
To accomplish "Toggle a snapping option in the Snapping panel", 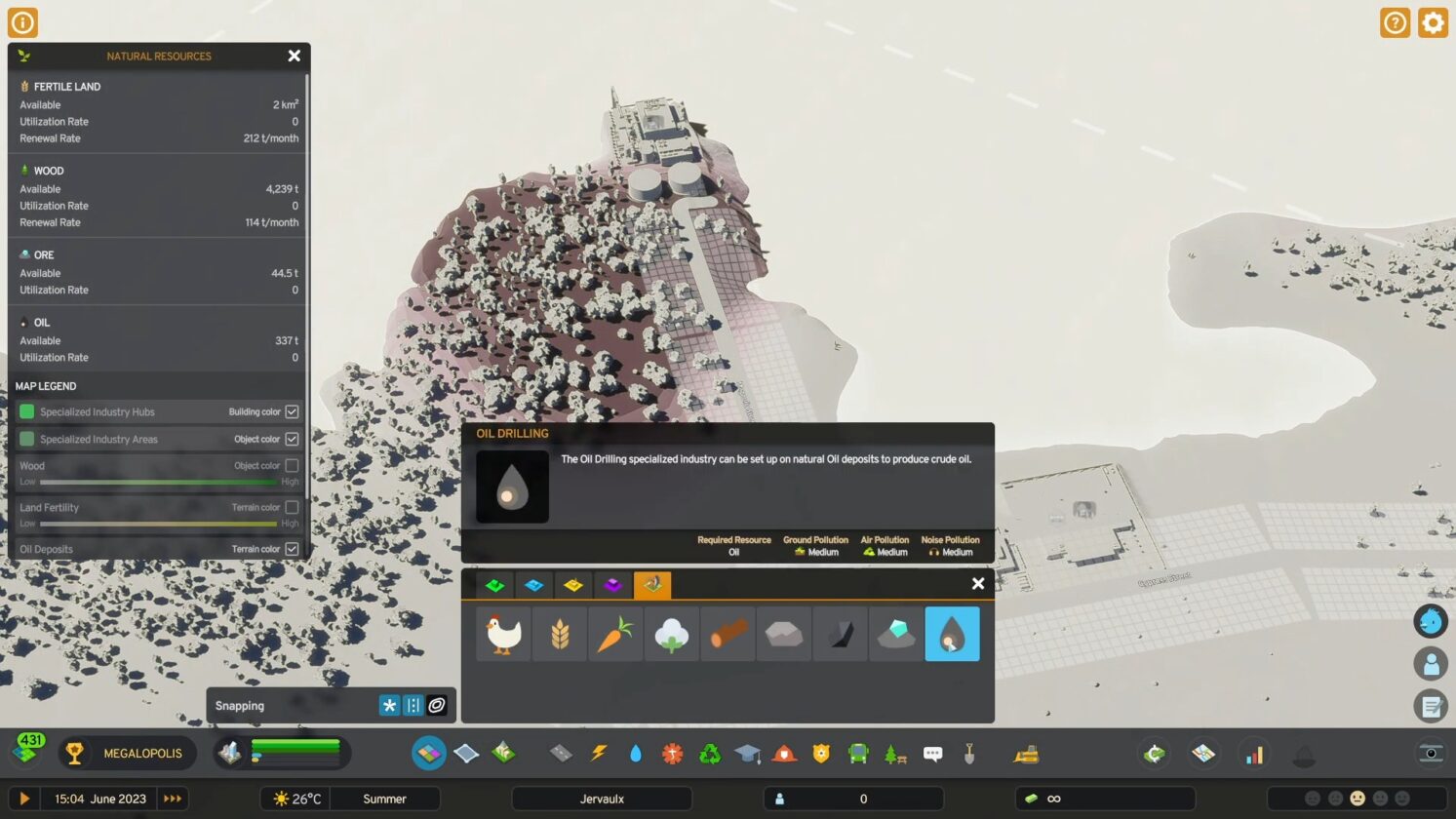I will pos(389,705).
